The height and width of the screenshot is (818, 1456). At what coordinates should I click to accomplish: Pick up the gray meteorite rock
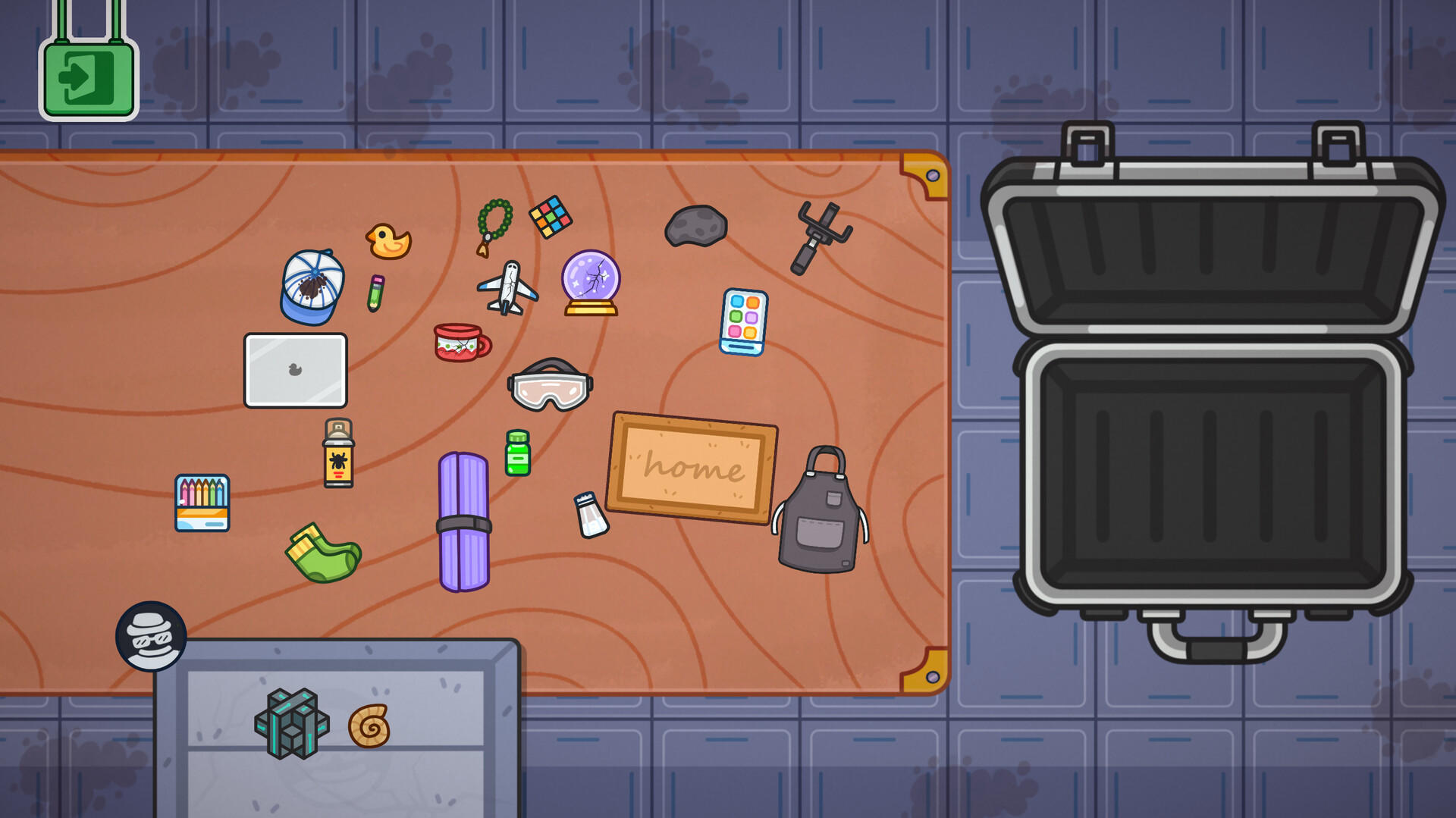[696, 225]
